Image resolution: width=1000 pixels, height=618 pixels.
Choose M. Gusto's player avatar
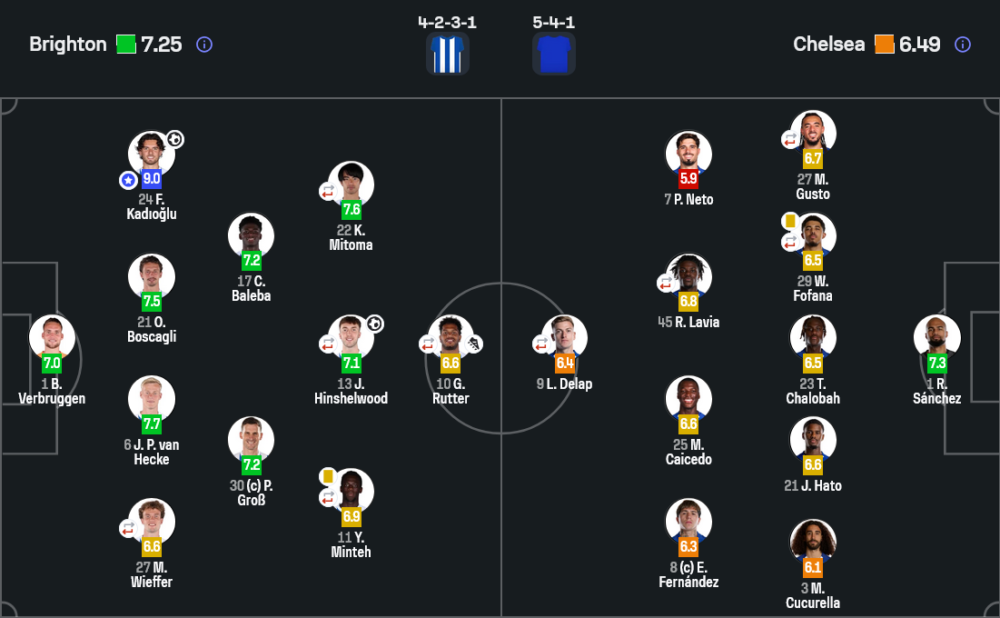pyautogui.click(x=813, y=133)
